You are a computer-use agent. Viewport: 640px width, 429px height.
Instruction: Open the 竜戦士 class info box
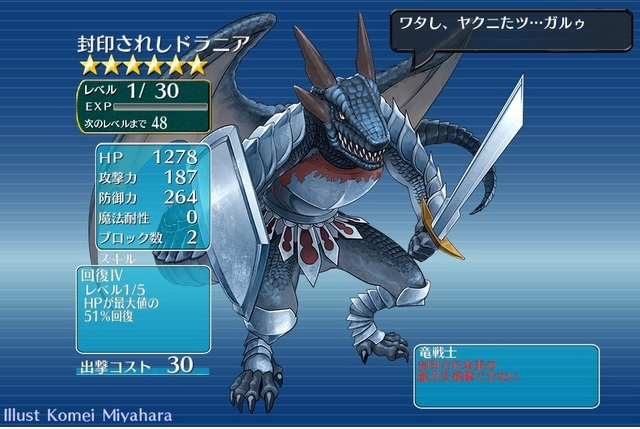point(506,375)
